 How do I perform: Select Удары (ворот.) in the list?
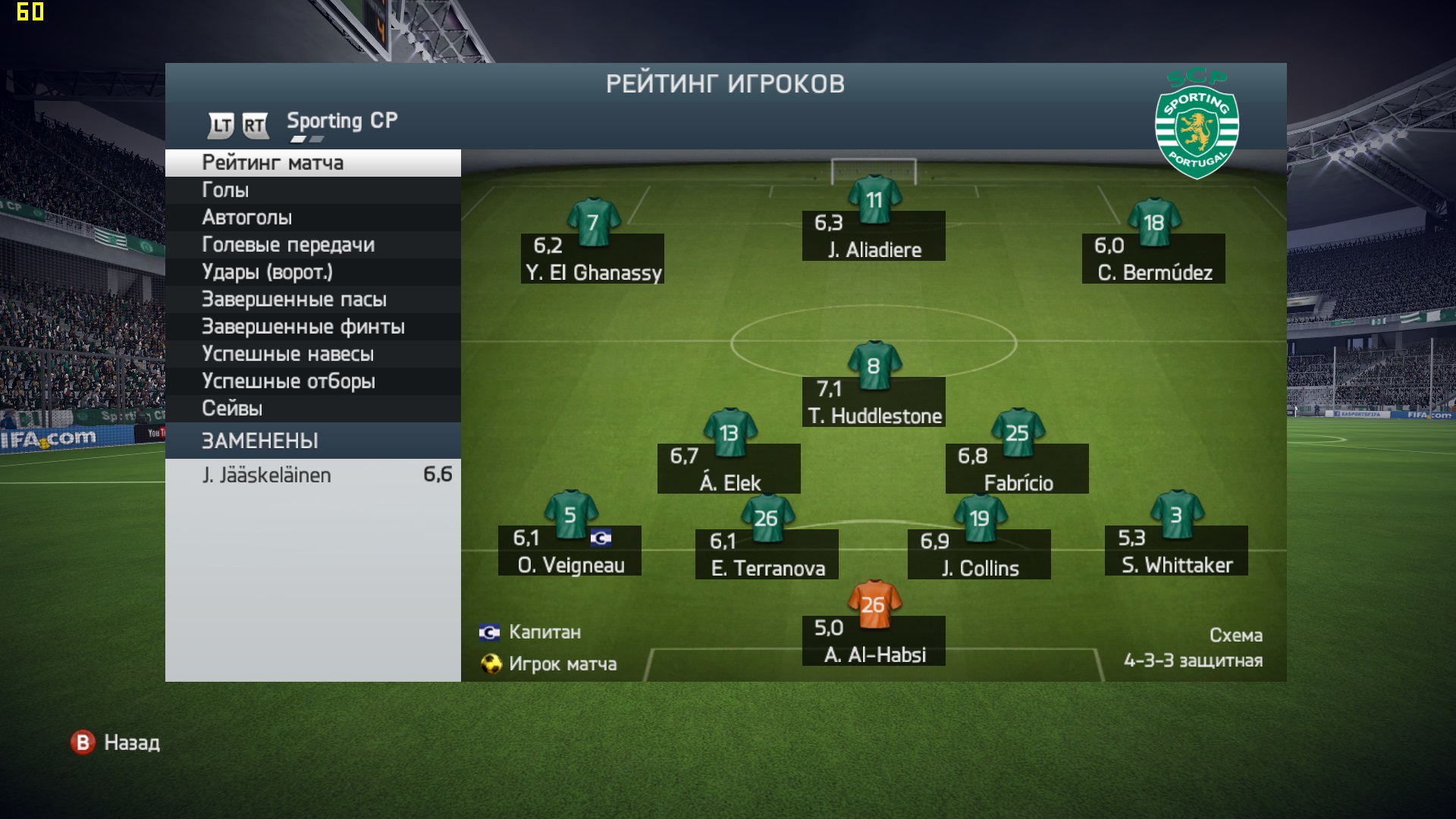coord(312,272)
